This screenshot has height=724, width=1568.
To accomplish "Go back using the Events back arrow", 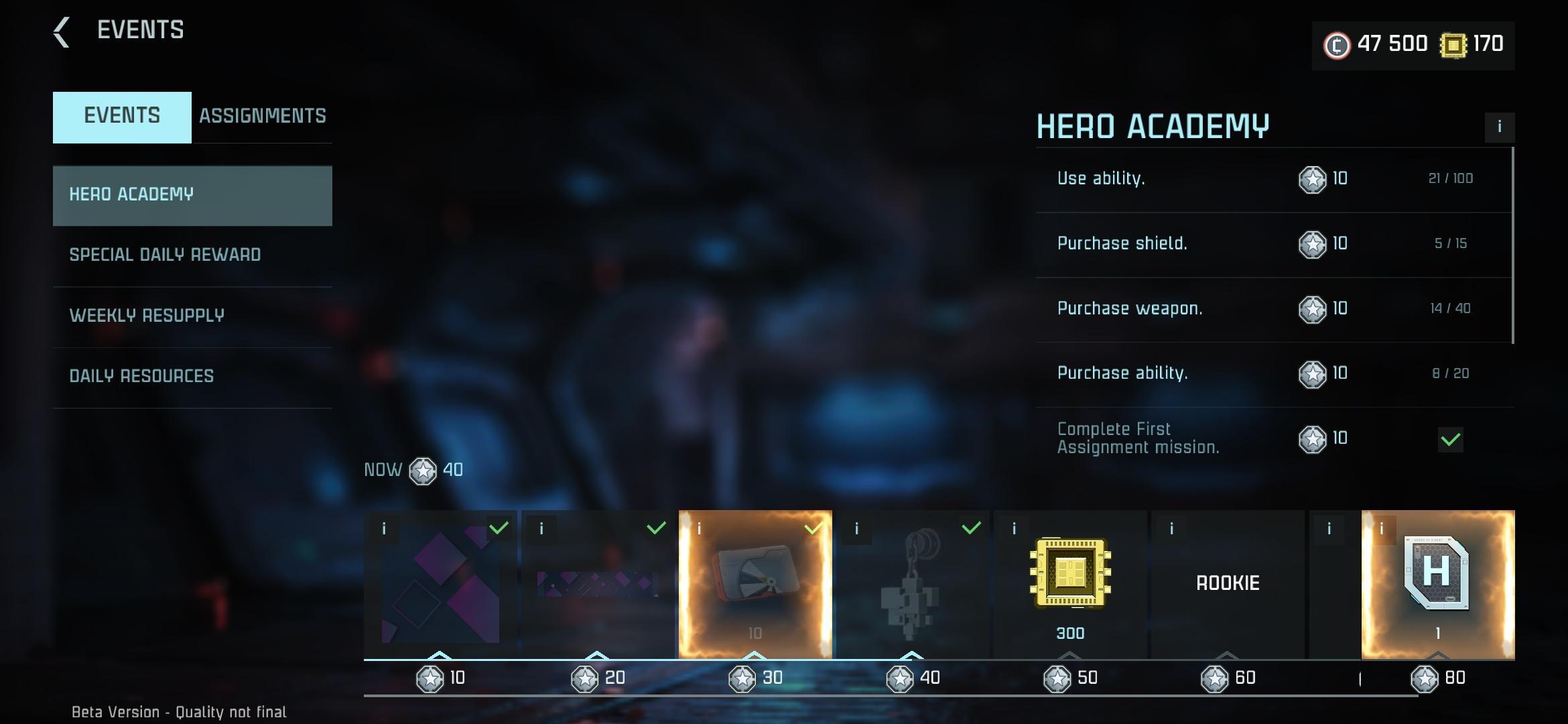I will (62, 32).
